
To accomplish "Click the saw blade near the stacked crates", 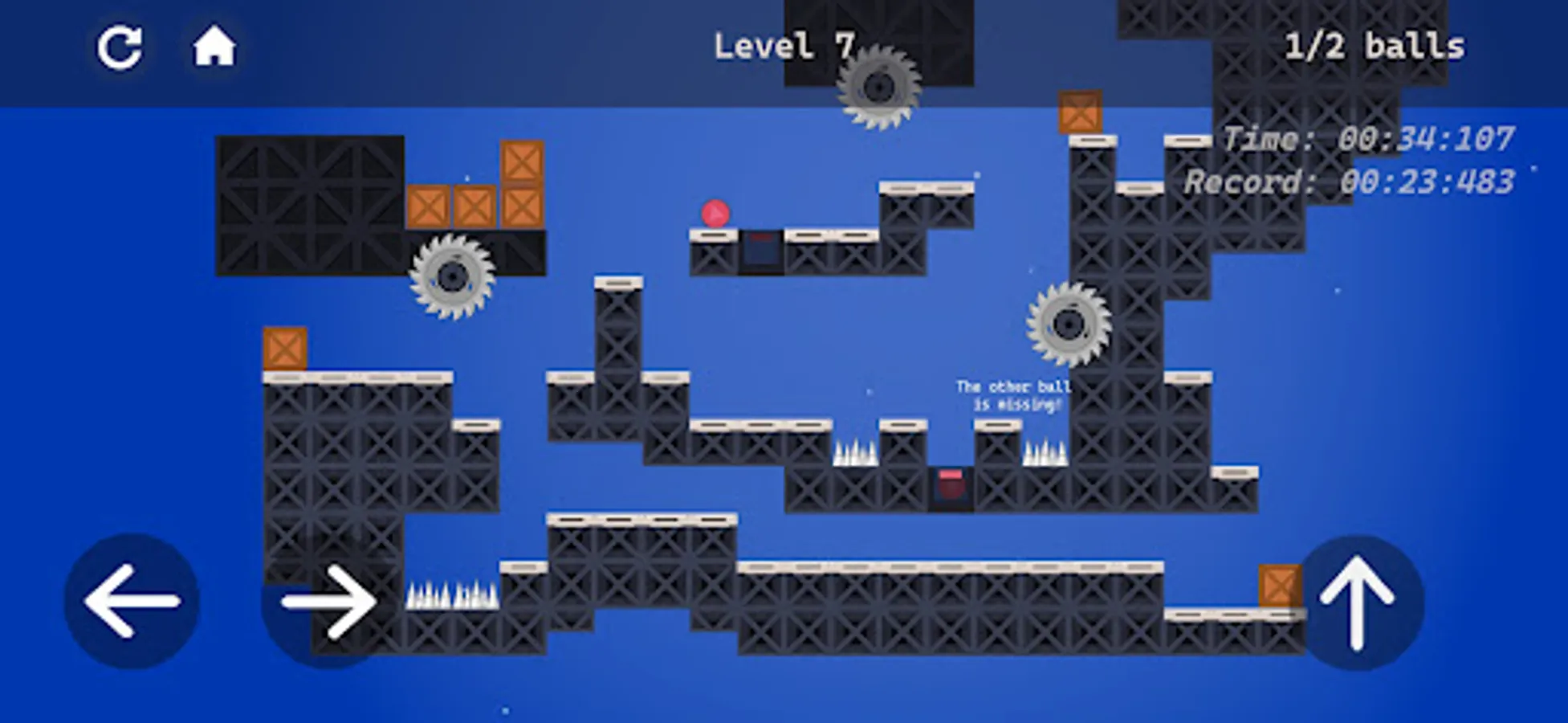I will tap(452, 277).
